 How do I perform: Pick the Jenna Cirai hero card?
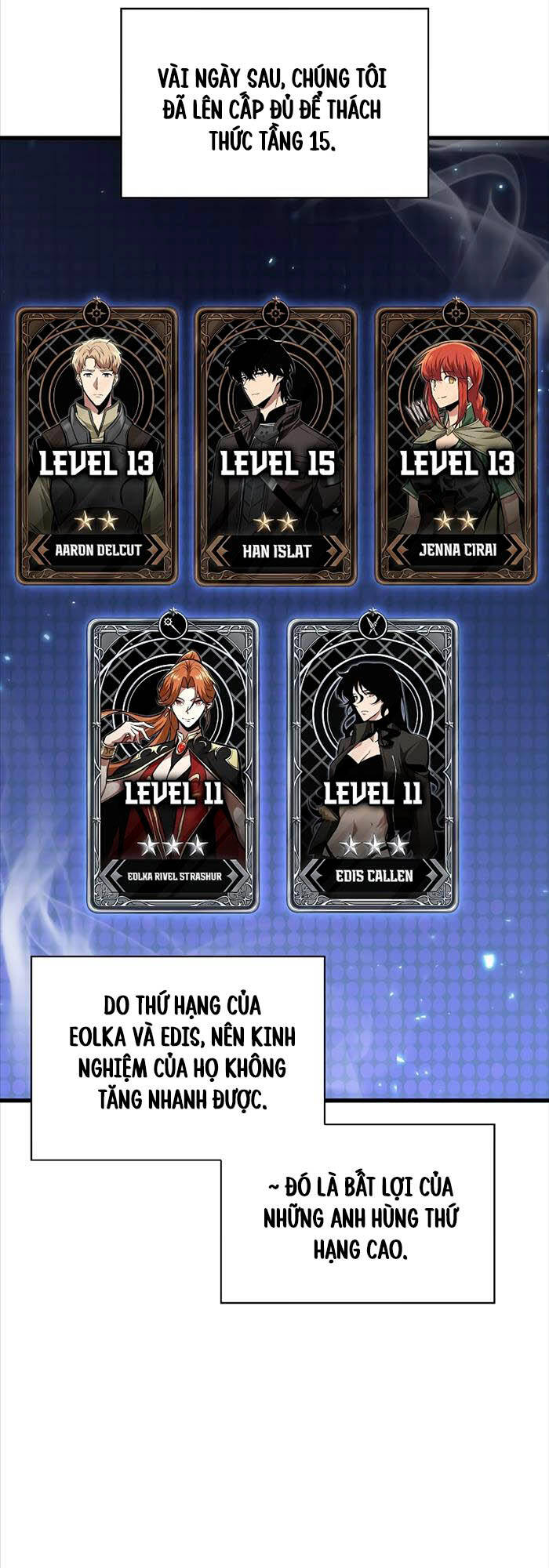tap(456, 445)
